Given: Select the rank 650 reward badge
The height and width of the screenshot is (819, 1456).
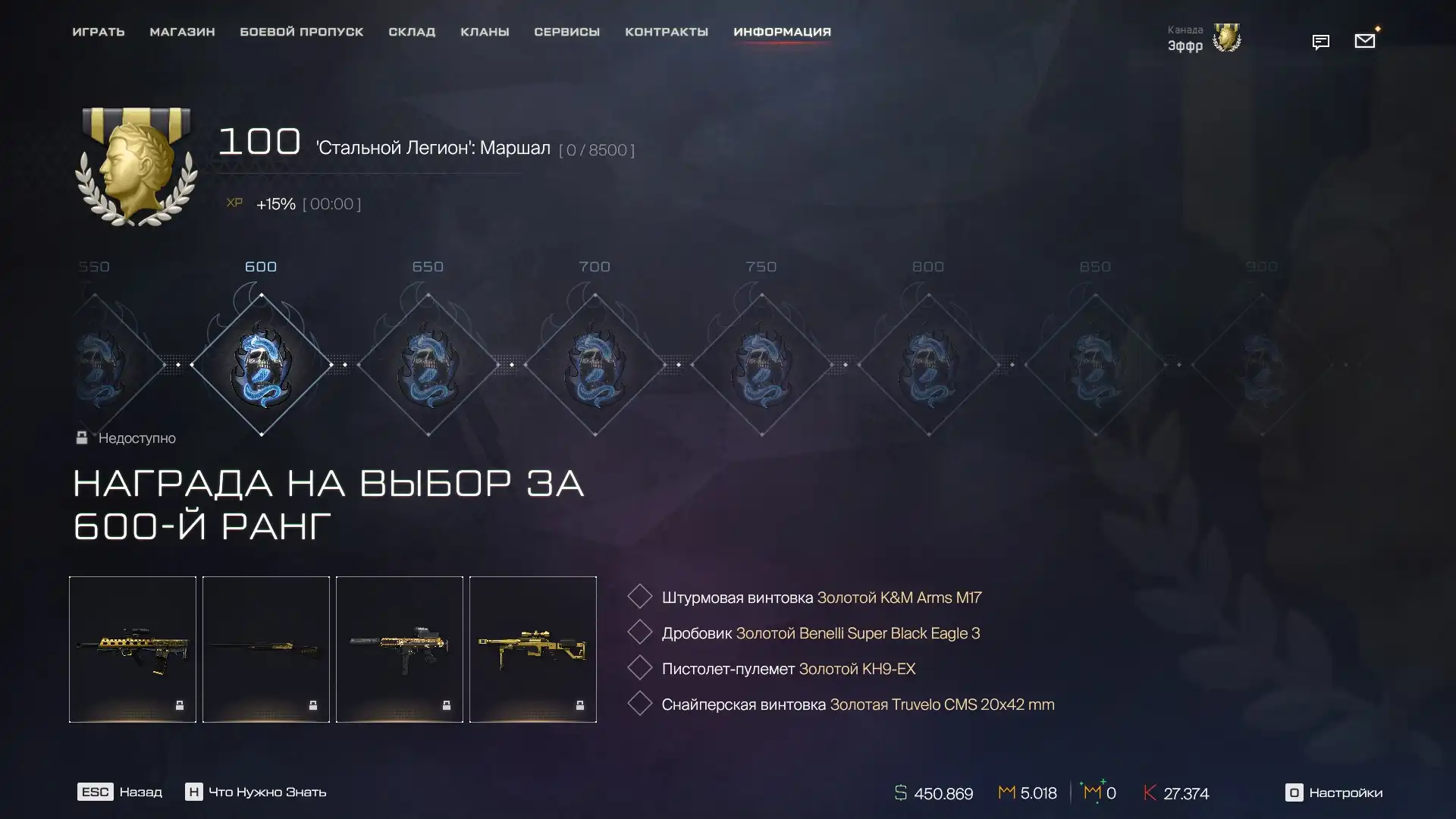Looking at the screenshot, I should tap(428, 365).
